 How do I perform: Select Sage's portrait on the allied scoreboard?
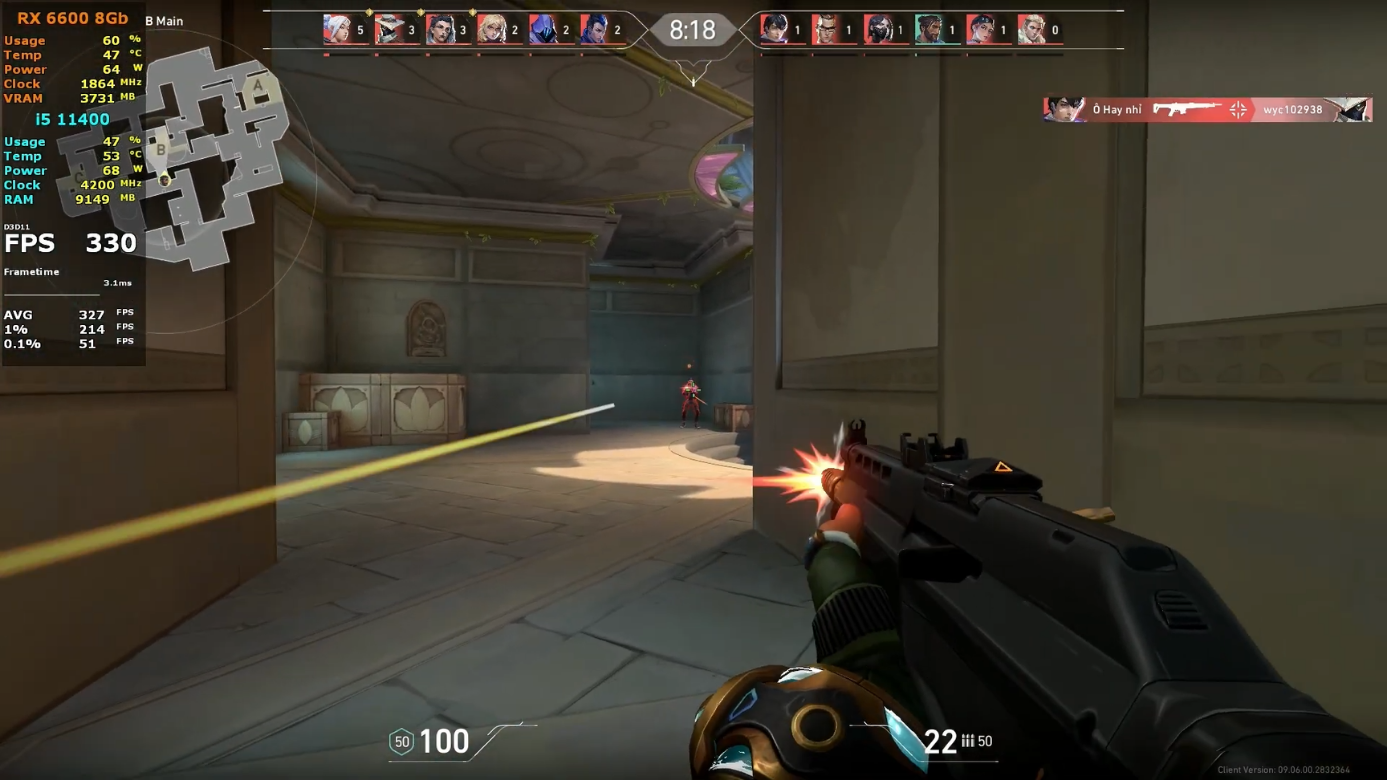335,27
